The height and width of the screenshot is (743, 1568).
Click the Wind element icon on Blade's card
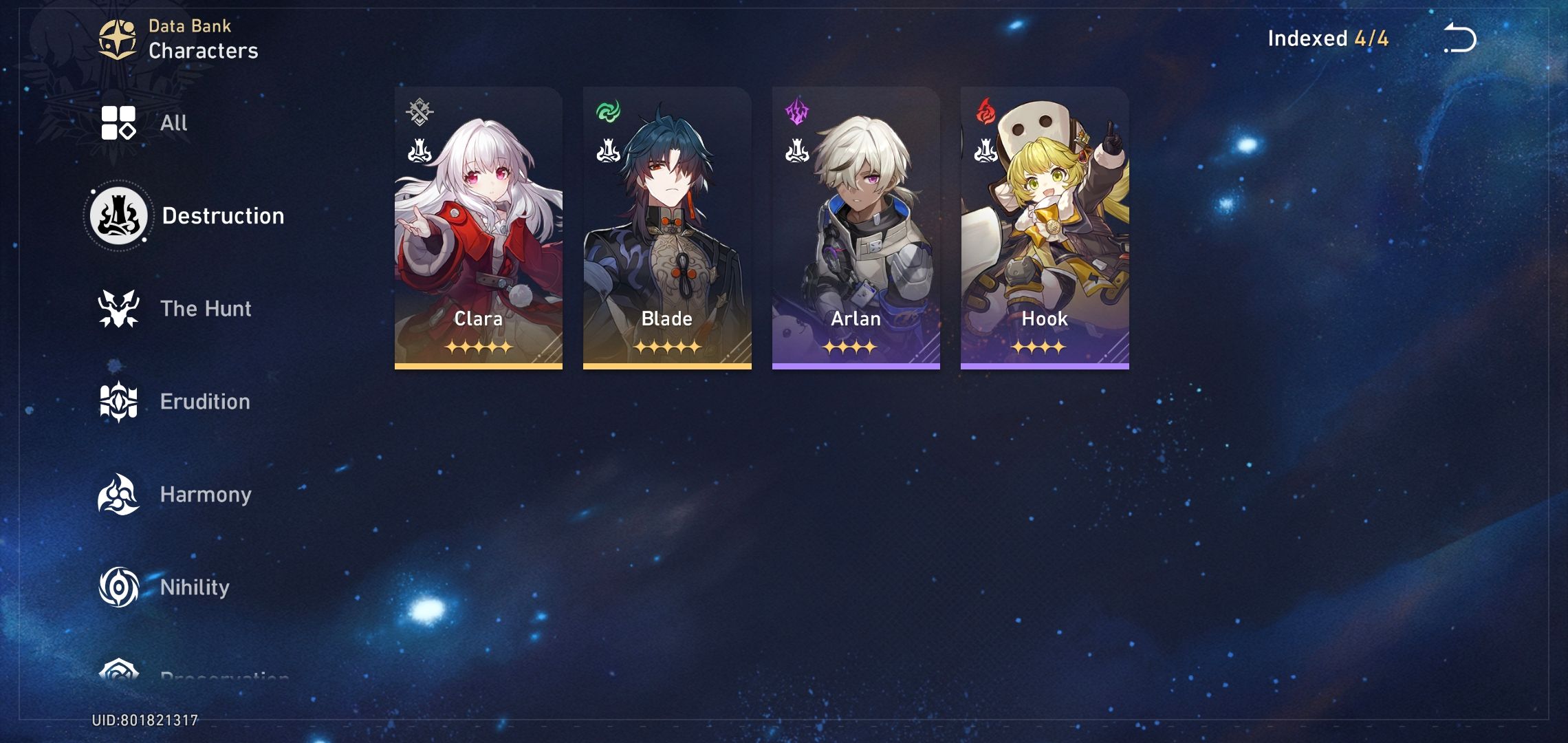(608, 109)
